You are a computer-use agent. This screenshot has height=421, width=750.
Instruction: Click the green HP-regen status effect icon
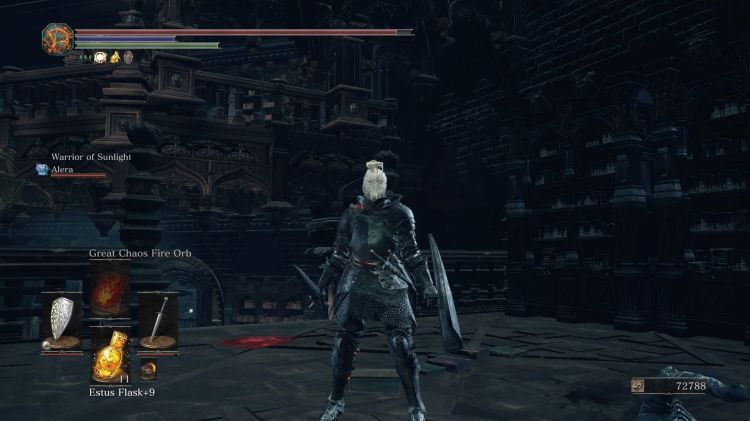85,57
